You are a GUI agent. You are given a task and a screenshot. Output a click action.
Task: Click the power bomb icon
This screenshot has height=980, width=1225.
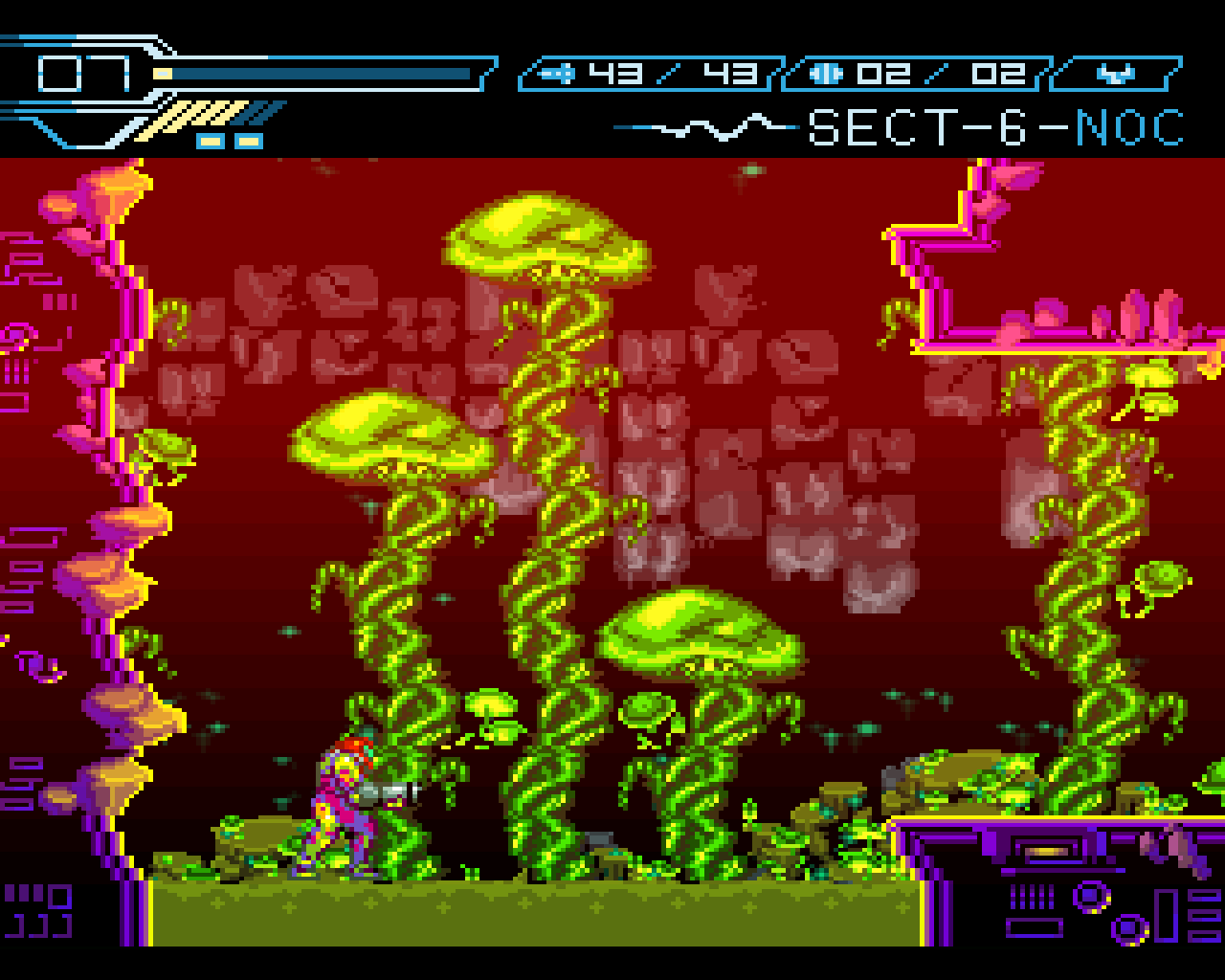pos(825,71)
